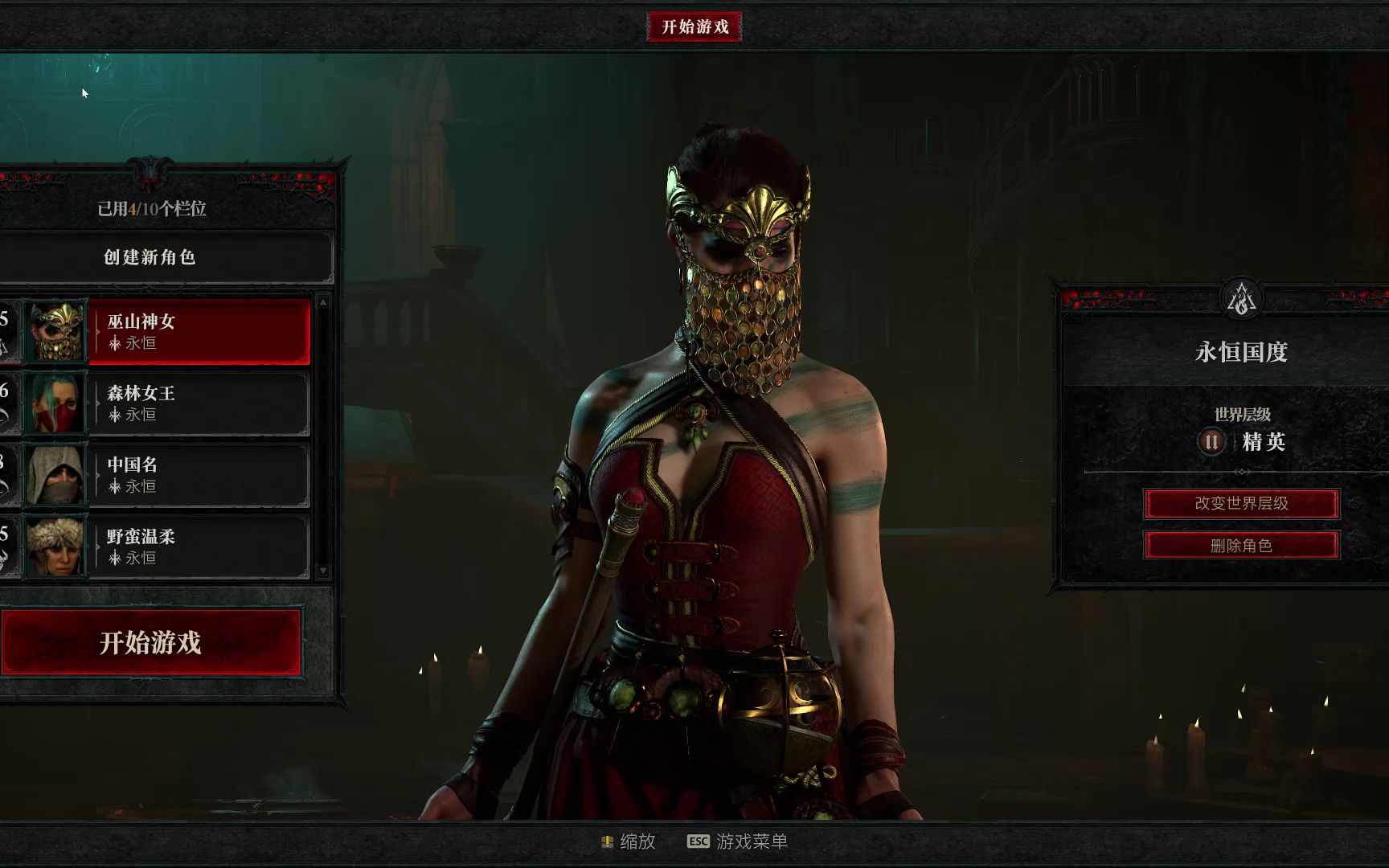Image resolution: width=1389 pixels, height=868 pixels.
Task: Open 改变世界层级 world tier options
Action: [x=1241, y=504]
